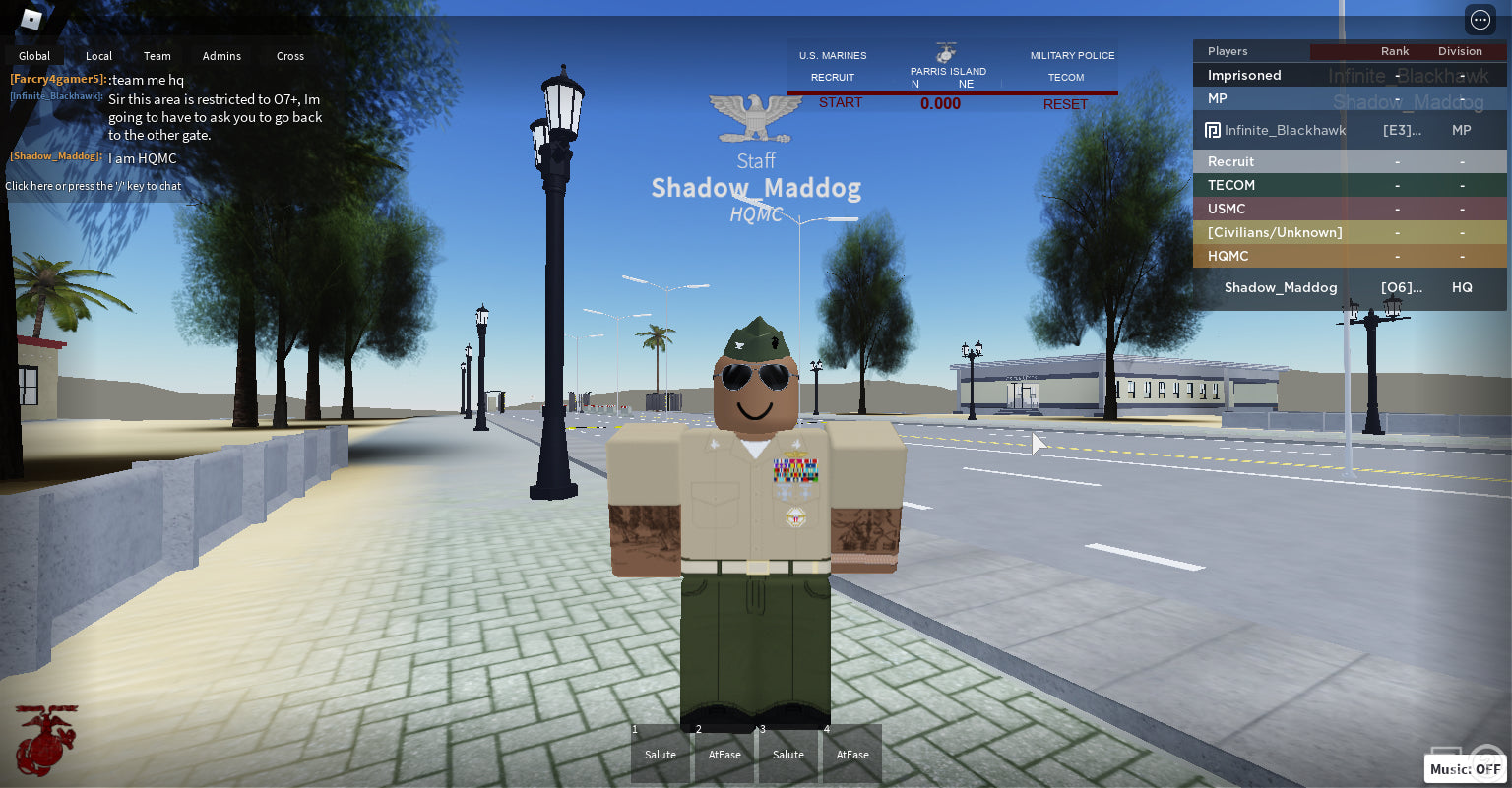This screenshot has height=788, width=1512.
Task: Switch to the Team chat tab
Action: click(x=157, y=56)
